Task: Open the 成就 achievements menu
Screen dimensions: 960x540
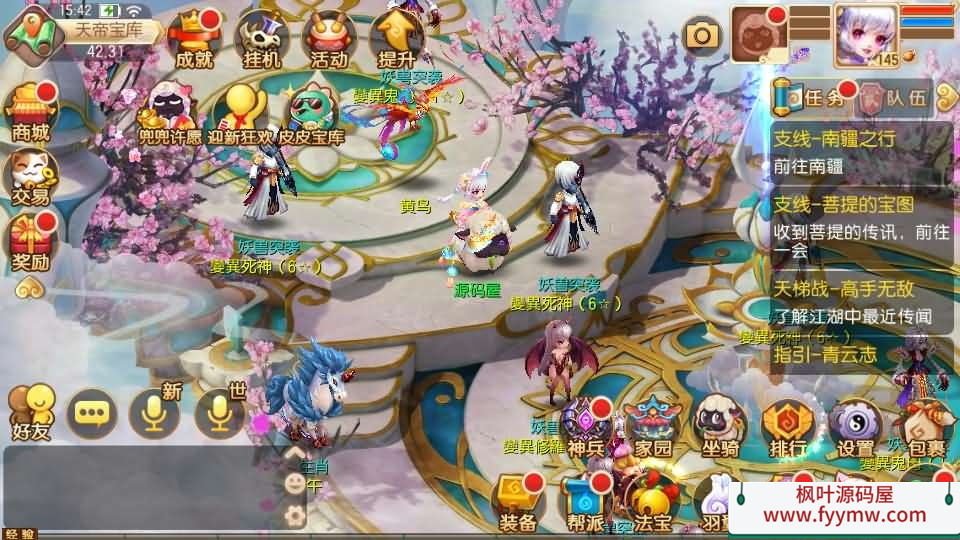Action: click(193, 40)
